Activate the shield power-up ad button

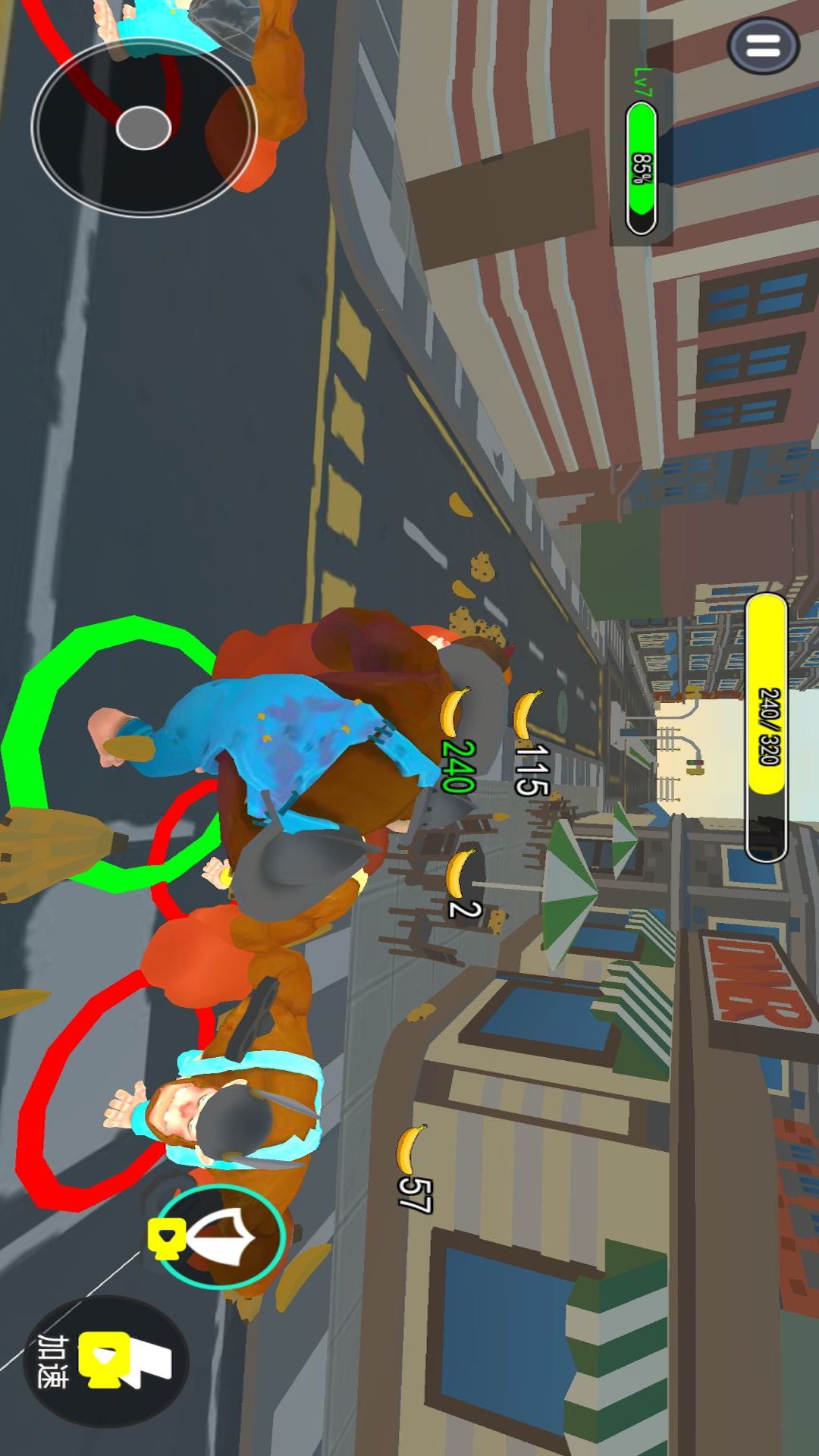tap(221, 1236)
